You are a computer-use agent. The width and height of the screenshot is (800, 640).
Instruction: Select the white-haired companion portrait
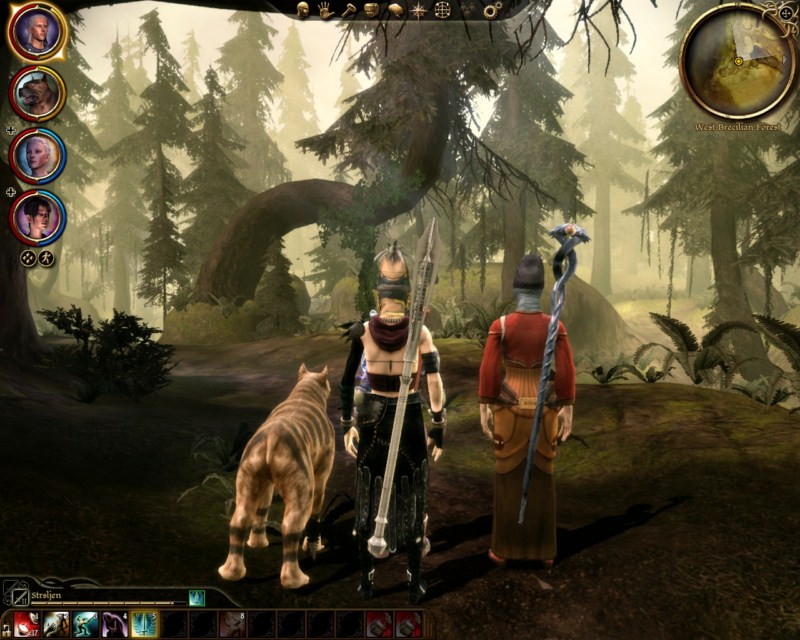pos(37,155)
